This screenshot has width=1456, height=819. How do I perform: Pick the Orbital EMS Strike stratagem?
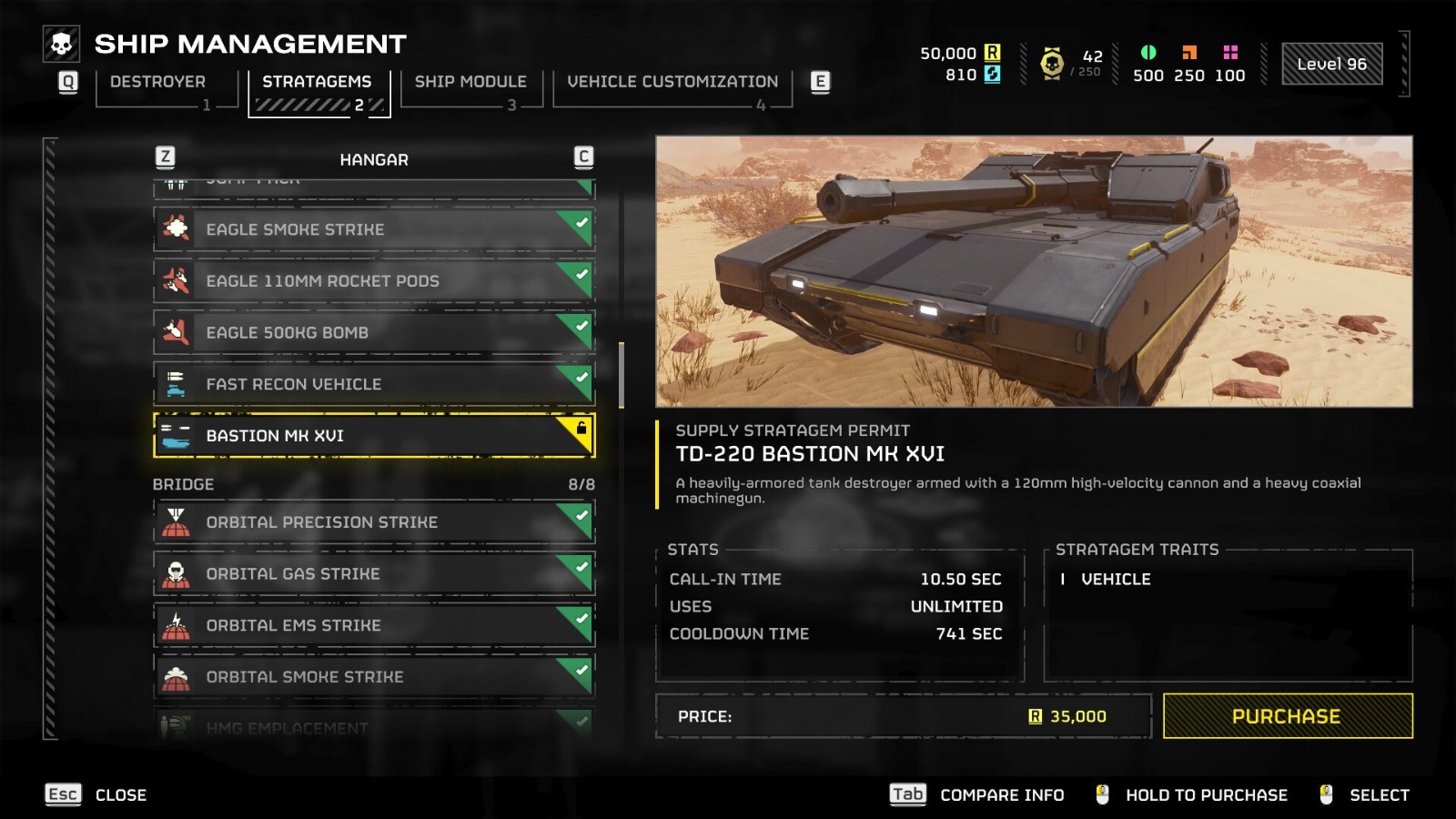pos(373,626)
